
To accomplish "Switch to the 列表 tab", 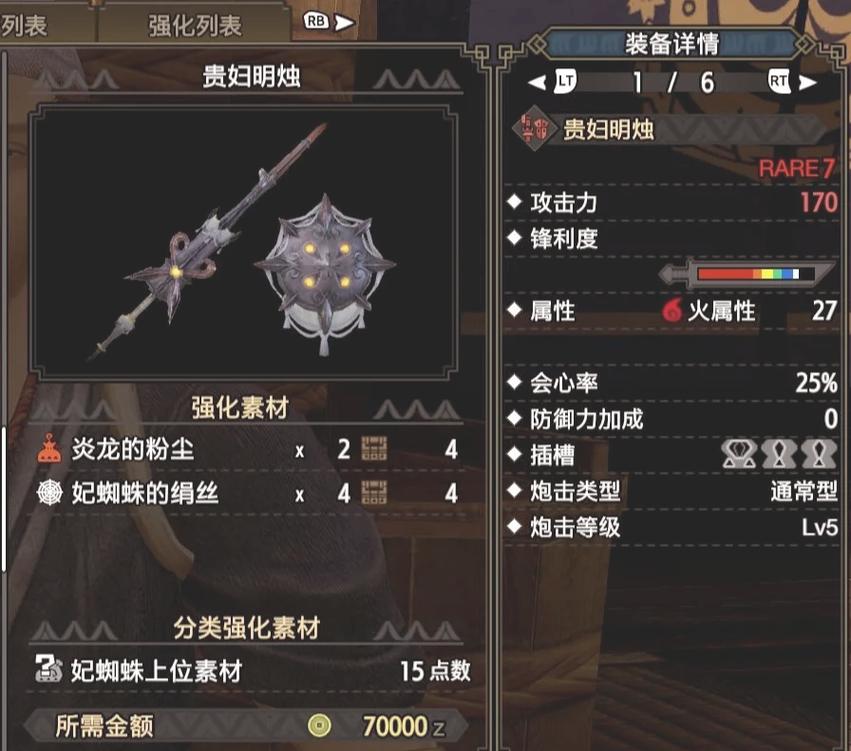I will pos(26,24).
